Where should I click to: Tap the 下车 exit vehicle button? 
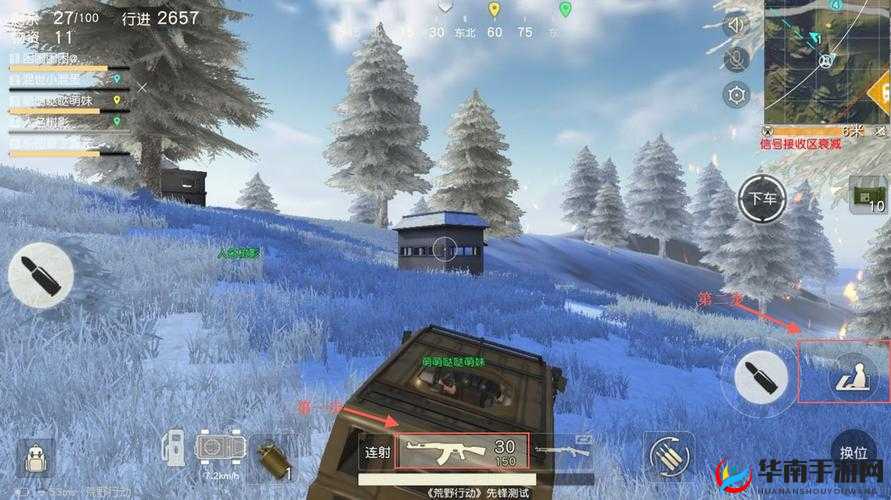coord(763,200)
